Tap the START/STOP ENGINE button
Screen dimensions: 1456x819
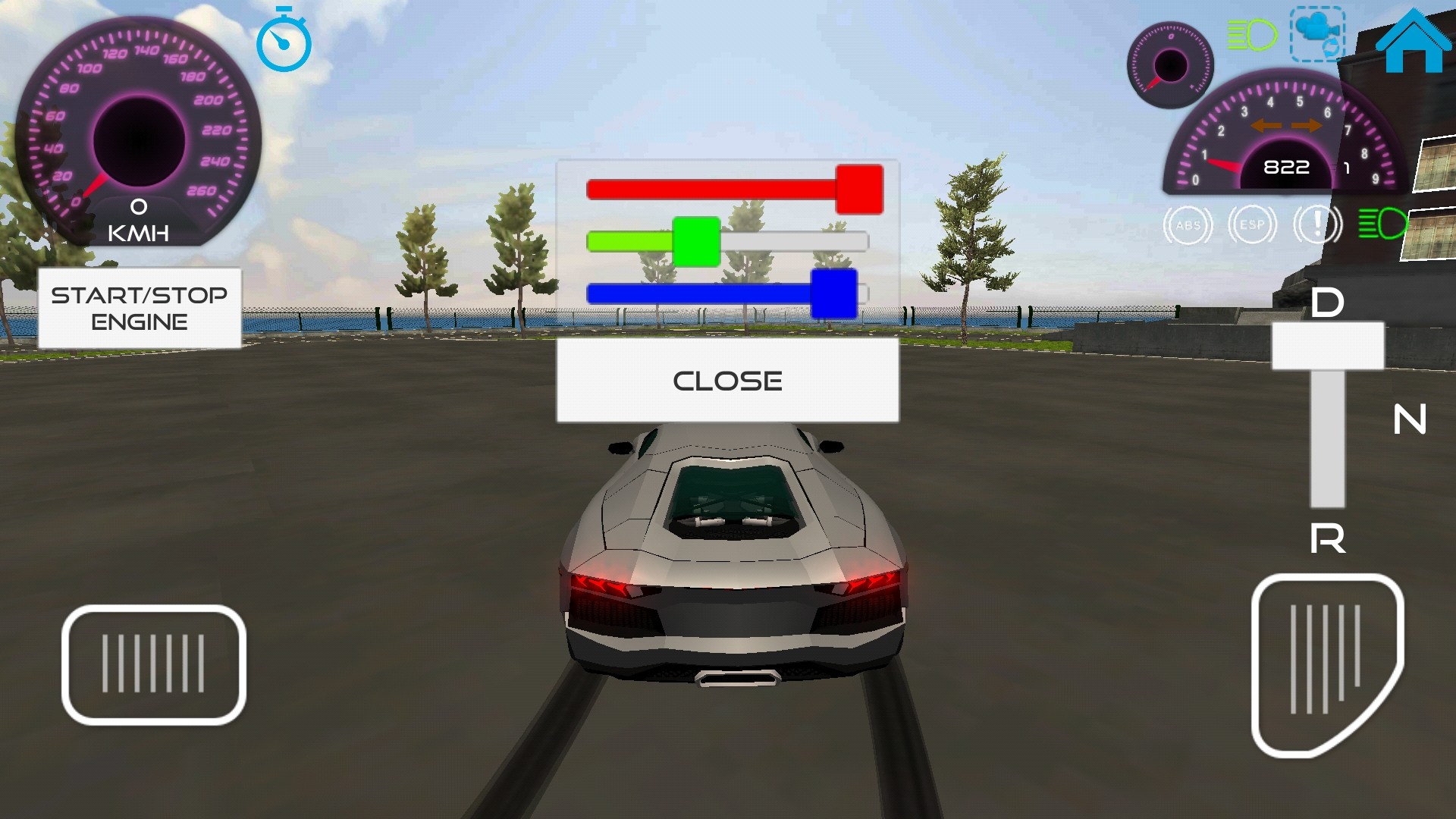[x=140, y=308]
